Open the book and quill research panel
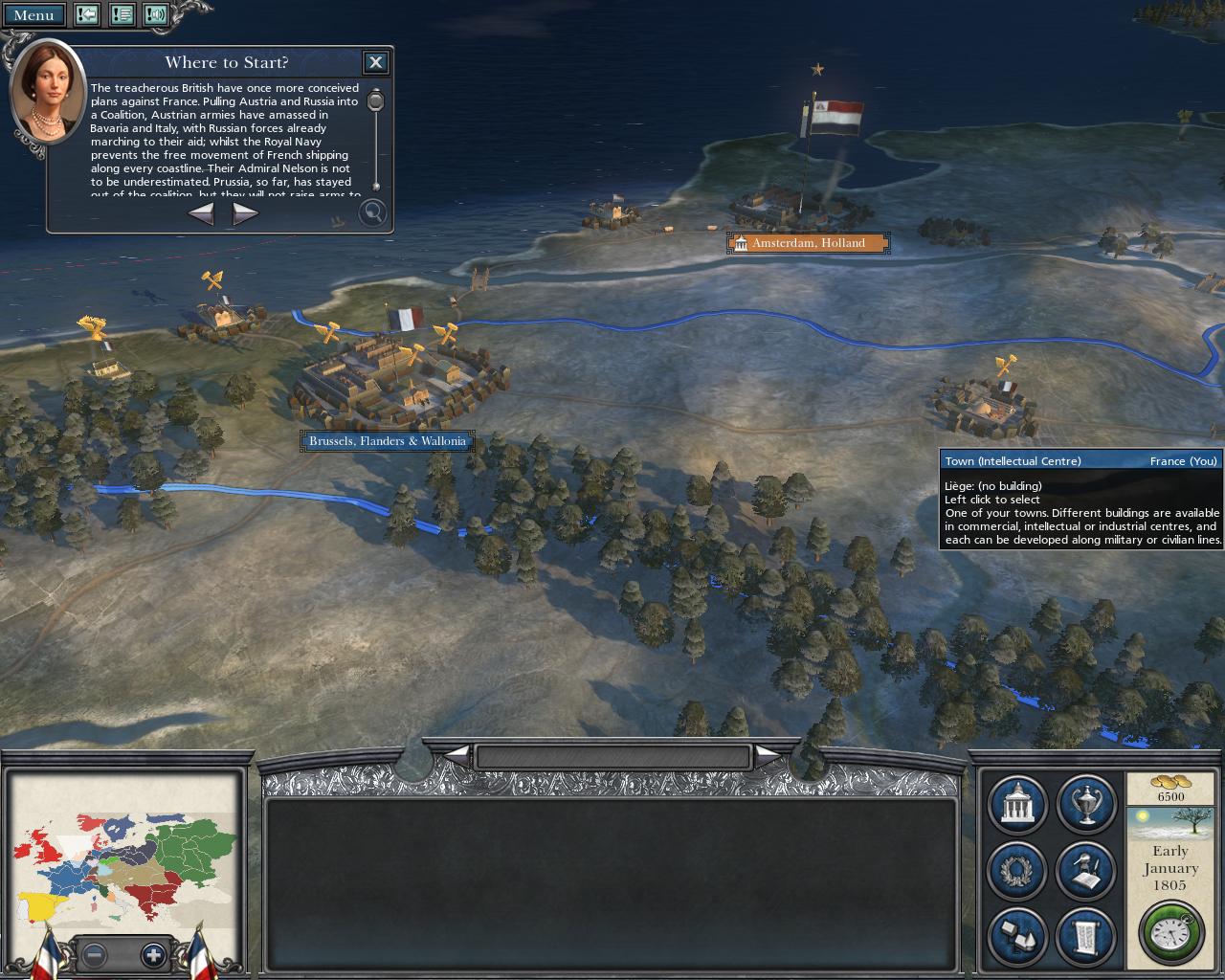 1086,870
